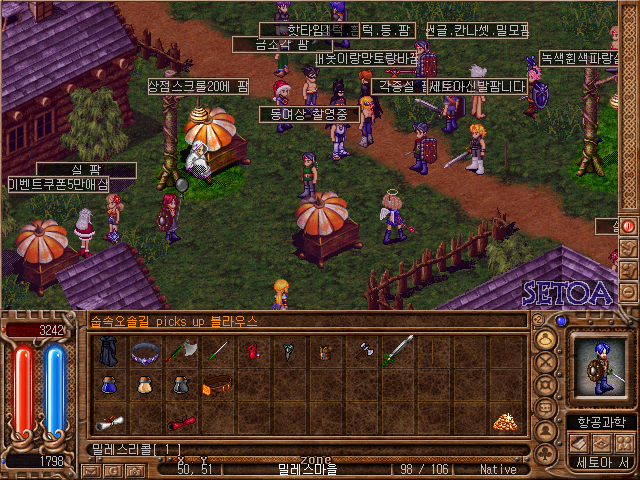
Task: Click the gold coin pile
Action: [x=504, y=421]
